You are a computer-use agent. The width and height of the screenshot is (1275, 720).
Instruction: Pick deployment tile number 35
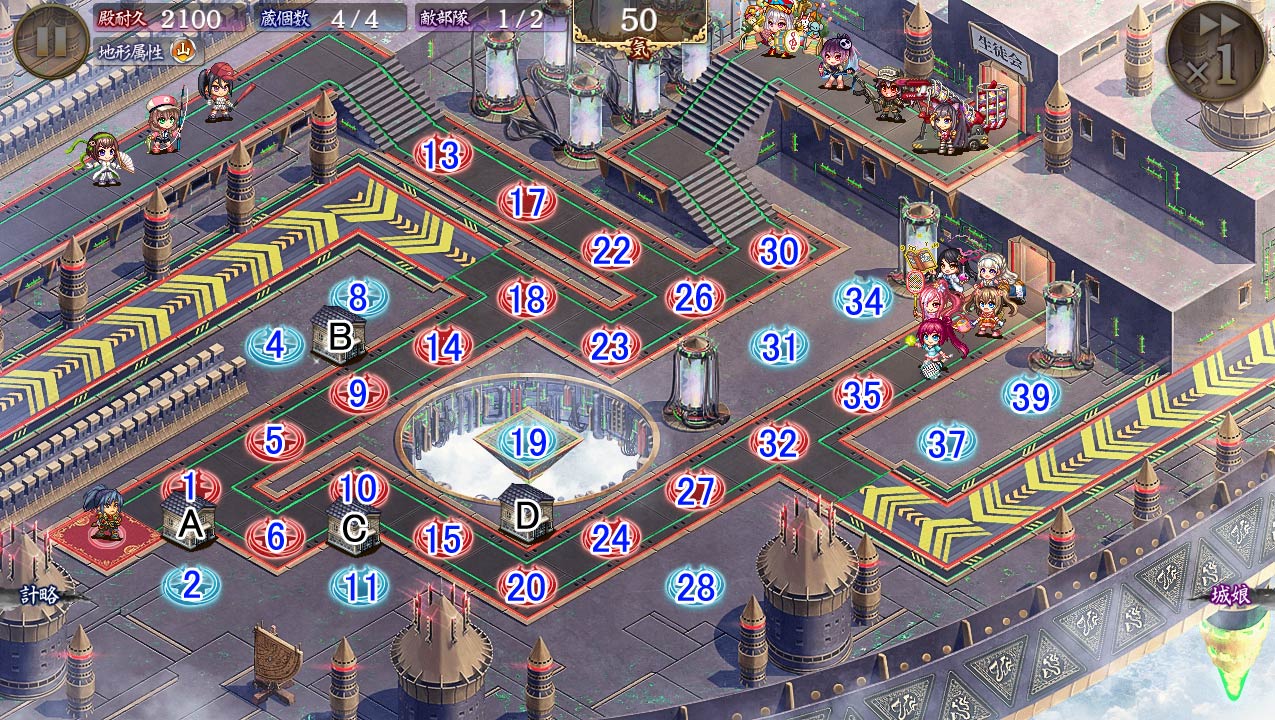pos(862,395)
